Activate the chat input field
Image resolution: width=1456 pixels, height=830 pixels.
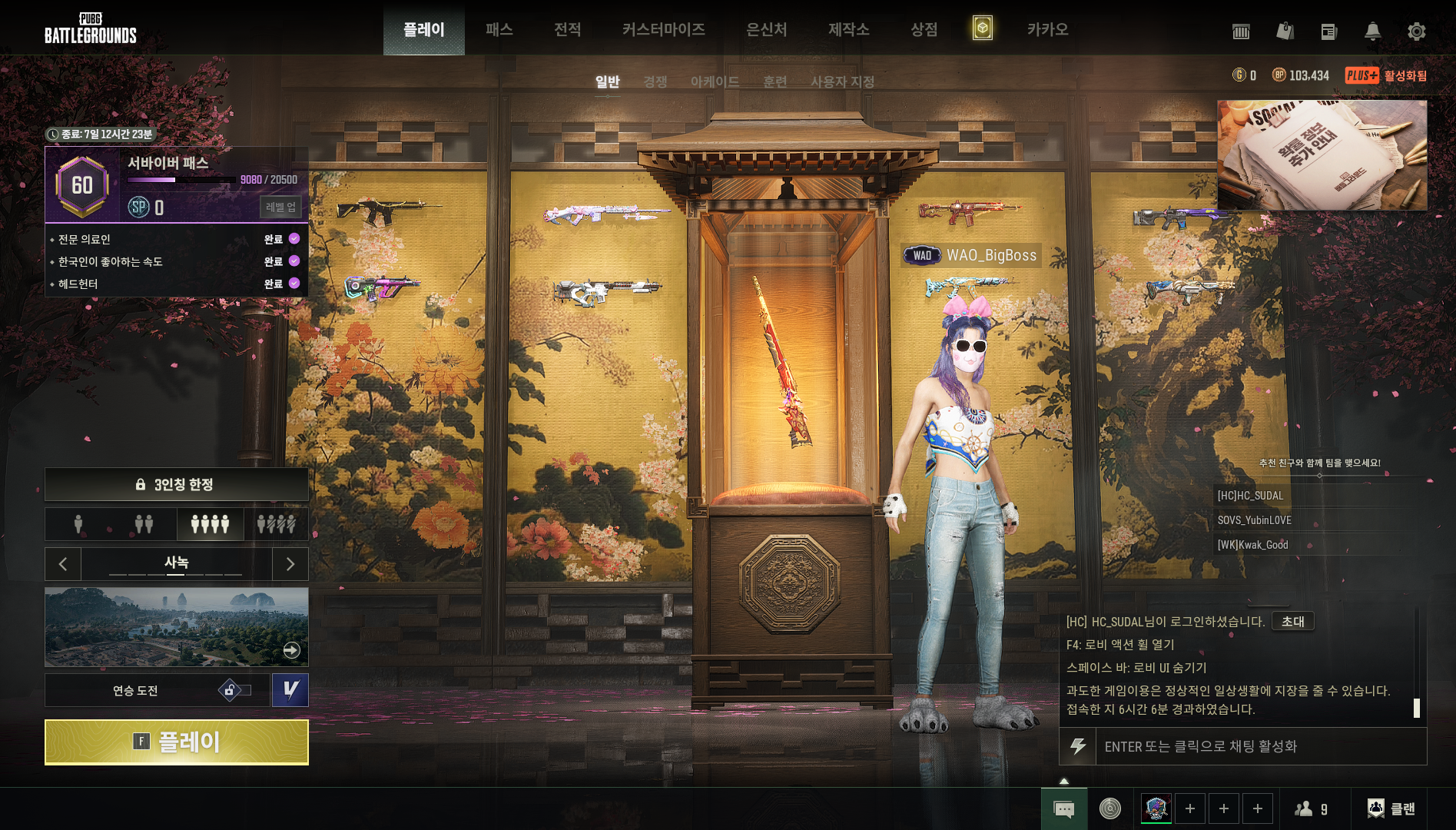[1242, 746]
